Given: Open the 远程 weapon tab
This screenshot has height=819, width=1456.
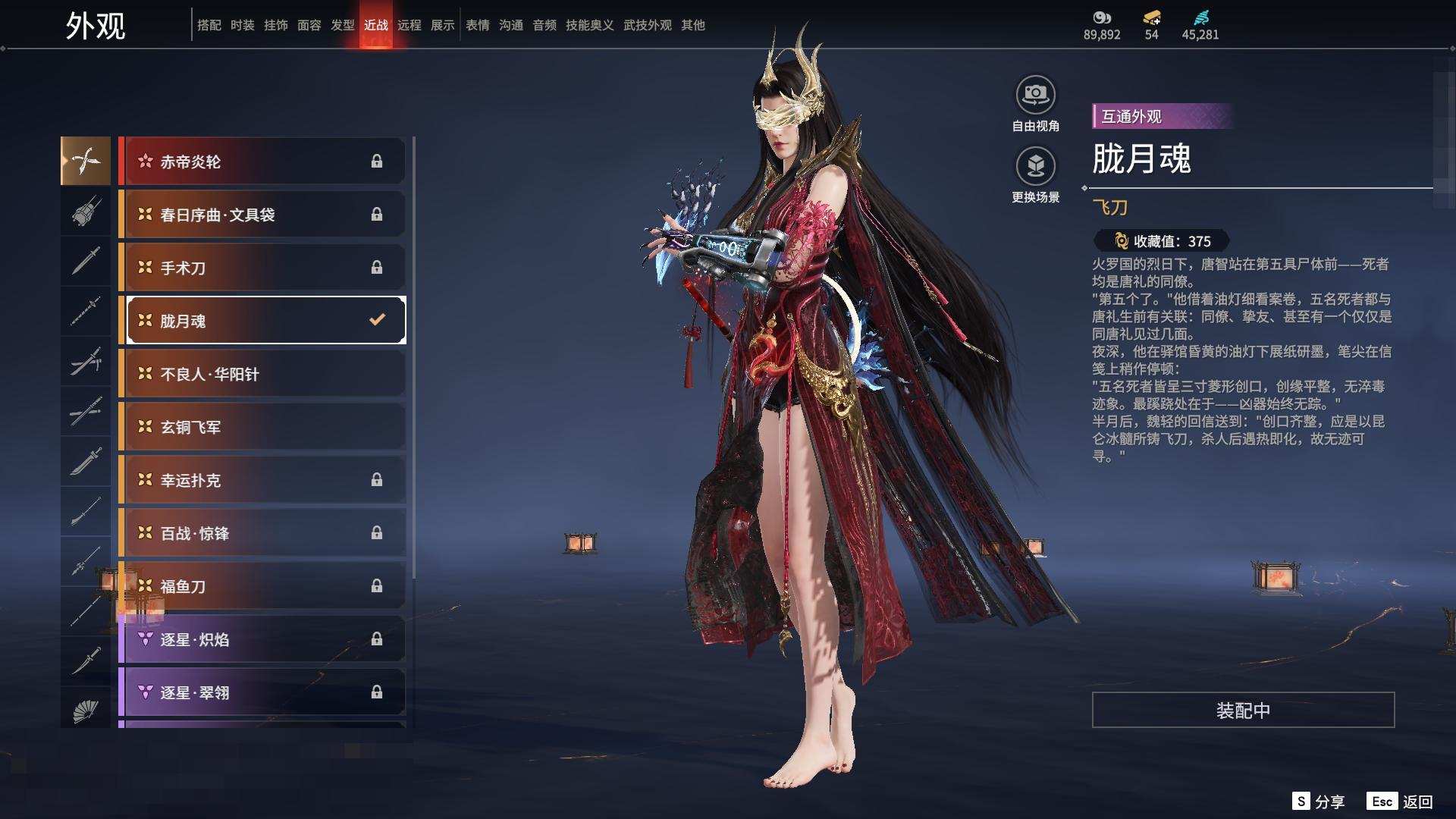Looking at the screenshot, I should tap(409, 25).
